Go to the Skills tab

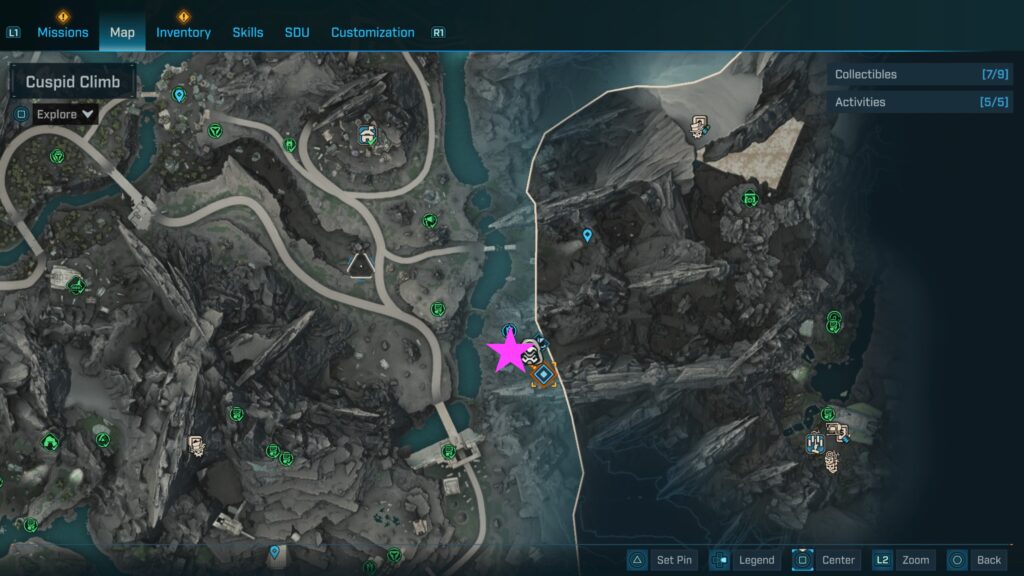[248, 32]
